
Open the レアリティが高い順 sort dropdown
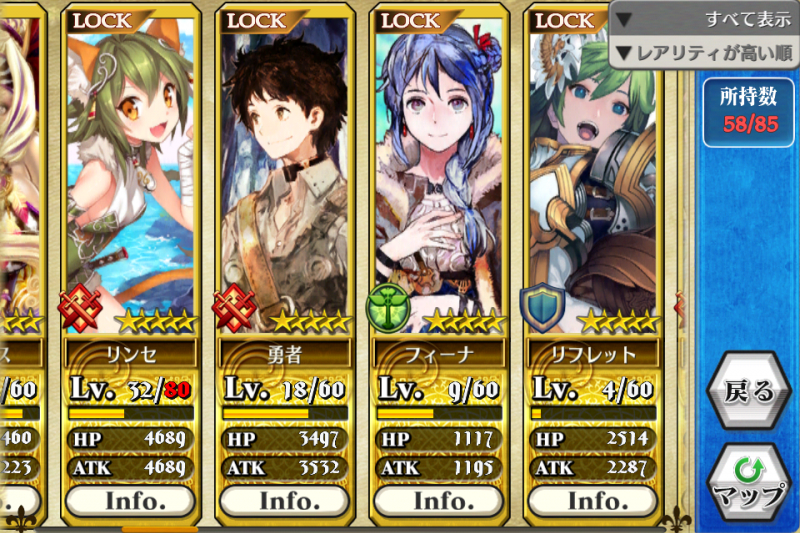click(x=704, y=51)
